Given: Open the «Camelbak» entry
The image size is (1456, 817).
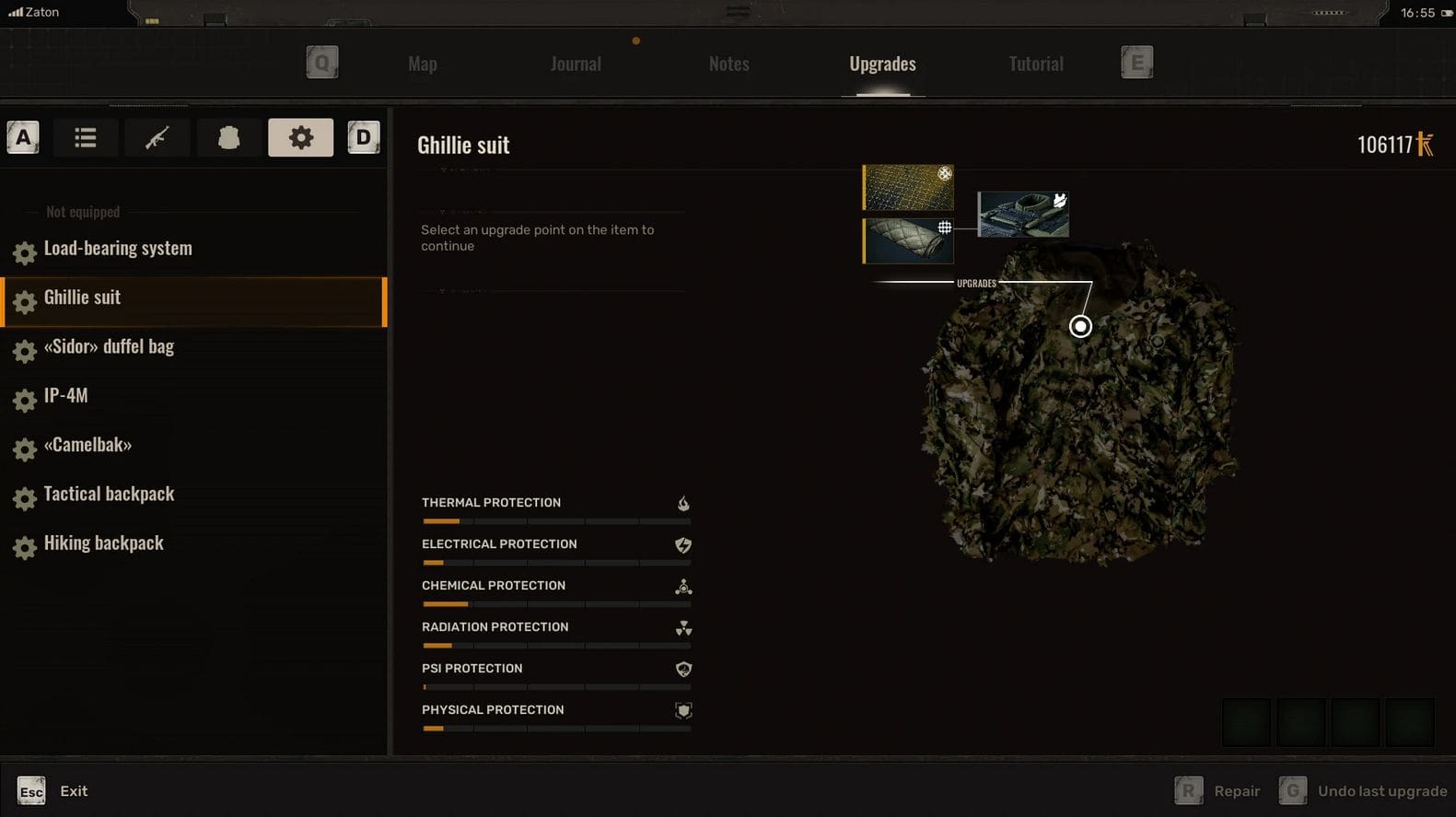Looking at the screenshot, I should (x=87, y=445).
